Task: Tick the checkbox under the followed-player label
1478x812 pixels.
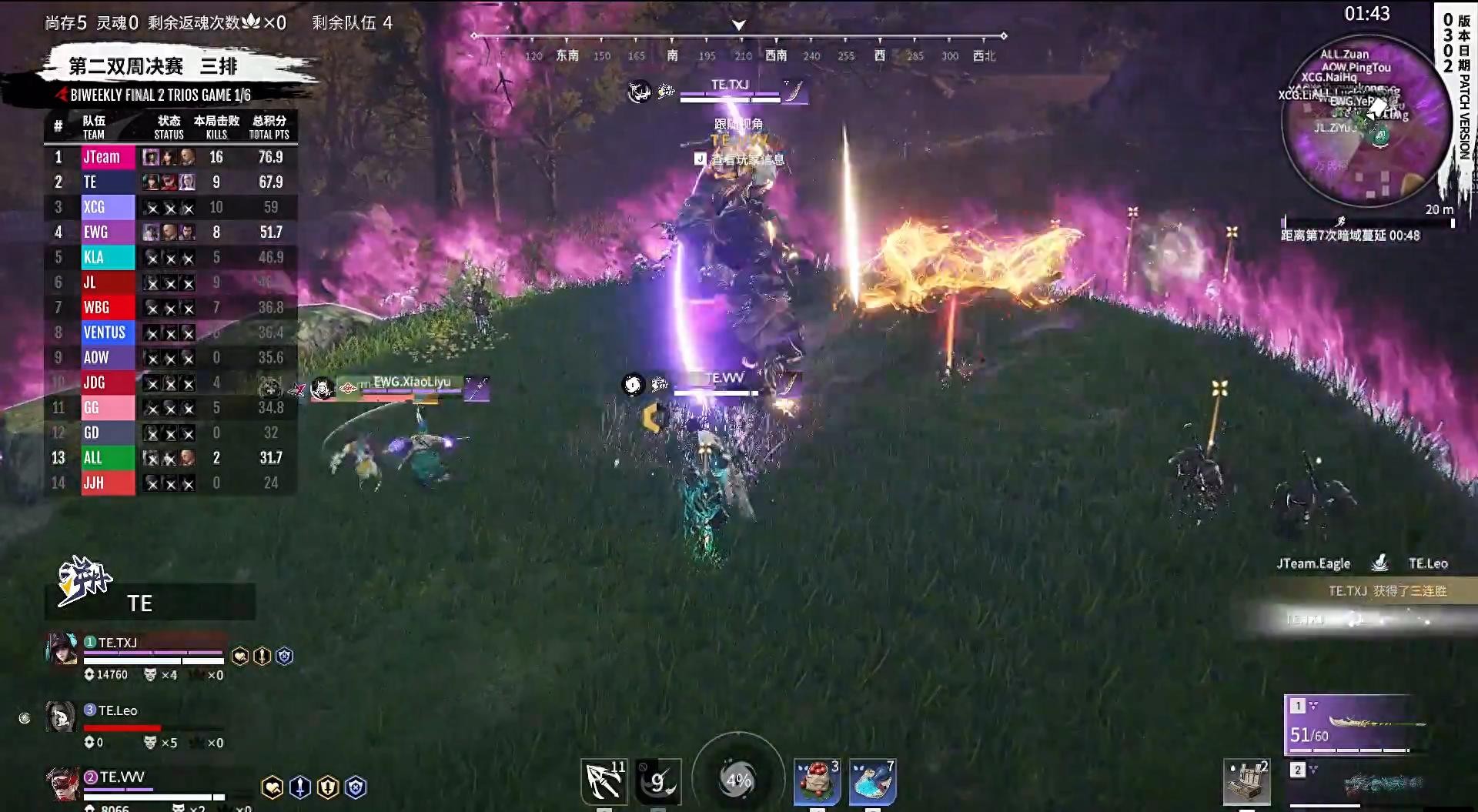Action: [x=700, y=159]
